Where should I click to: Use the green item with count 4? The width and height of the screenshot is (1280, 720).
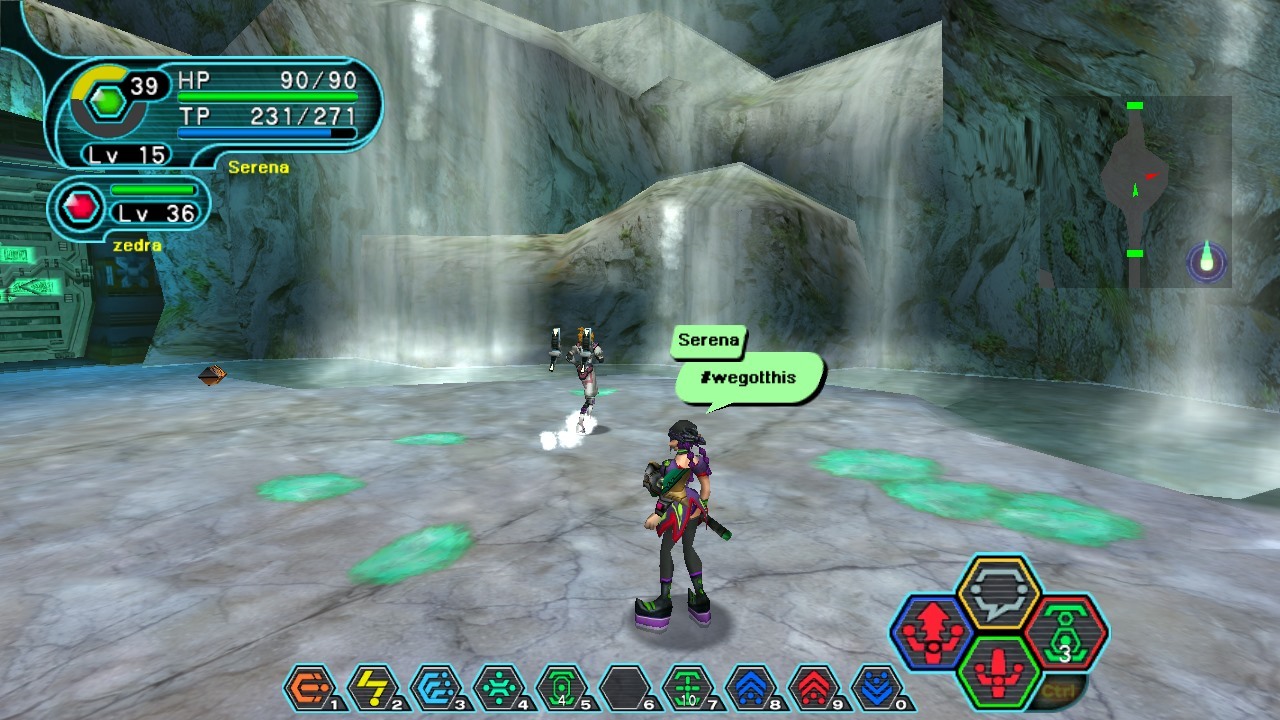(561, 688)
